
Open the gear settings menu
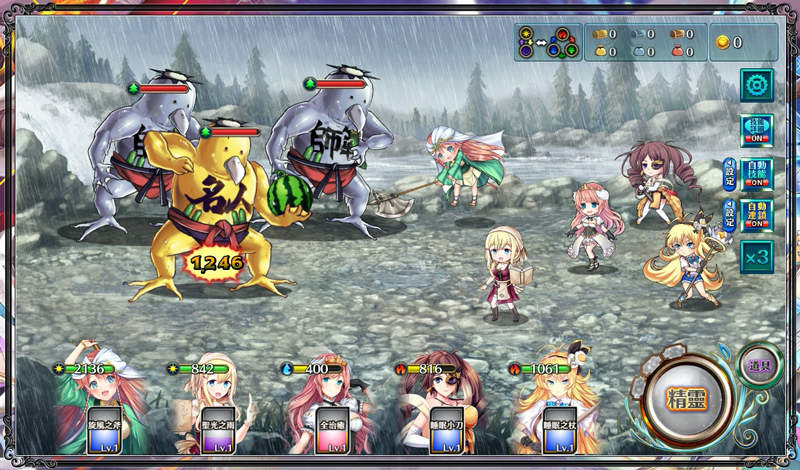click(x=756, y=84)
